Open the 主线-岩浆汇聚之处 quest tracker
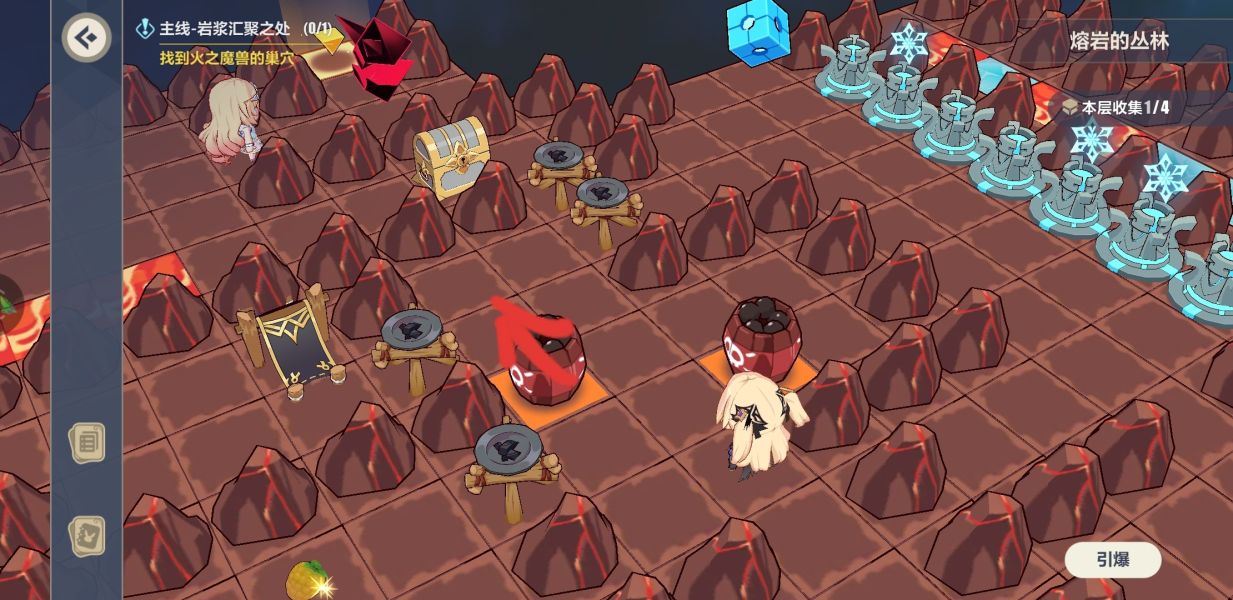Viewport: 1233px width, 600px height. tap(237, 29)
